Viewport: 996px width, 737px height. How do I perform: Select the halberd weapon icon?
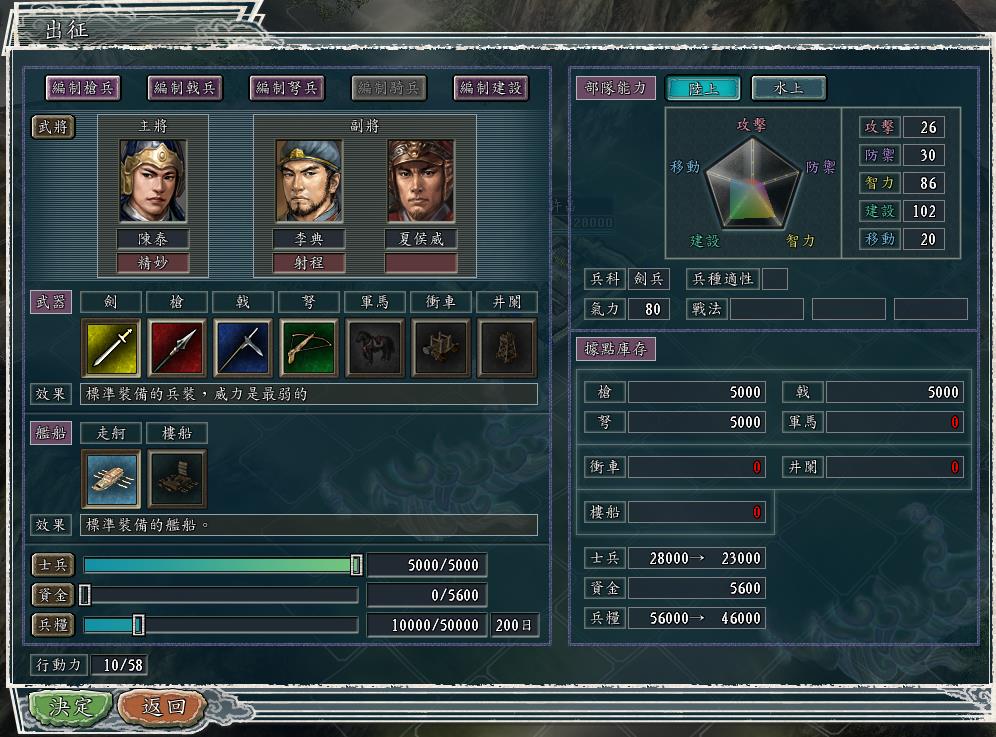coord(243,348)
